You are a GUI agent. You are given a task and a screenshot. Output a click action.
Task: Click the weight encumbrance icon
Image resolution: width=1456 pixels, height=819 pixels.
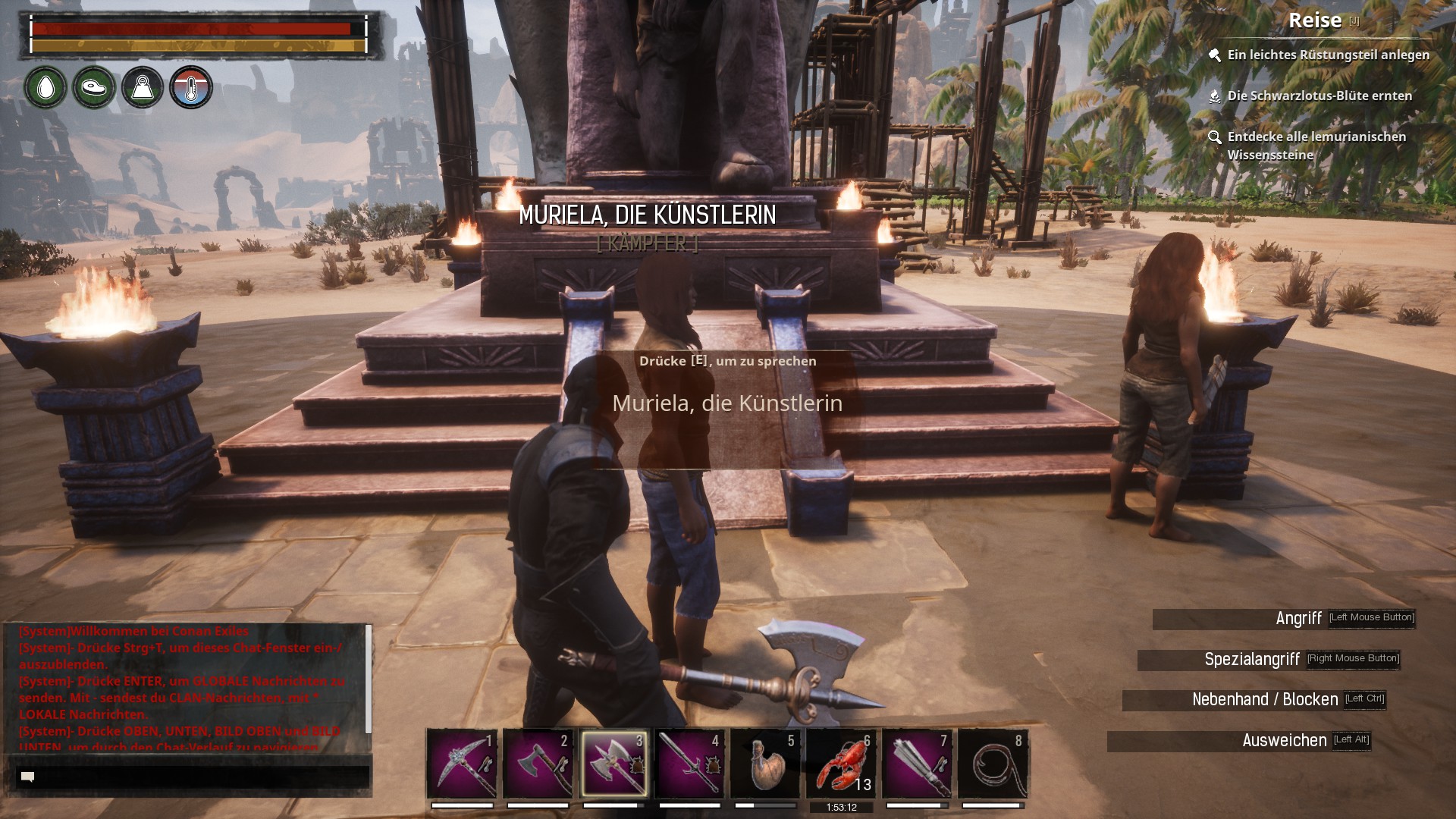pyautogui.click(x=143, y=88)
